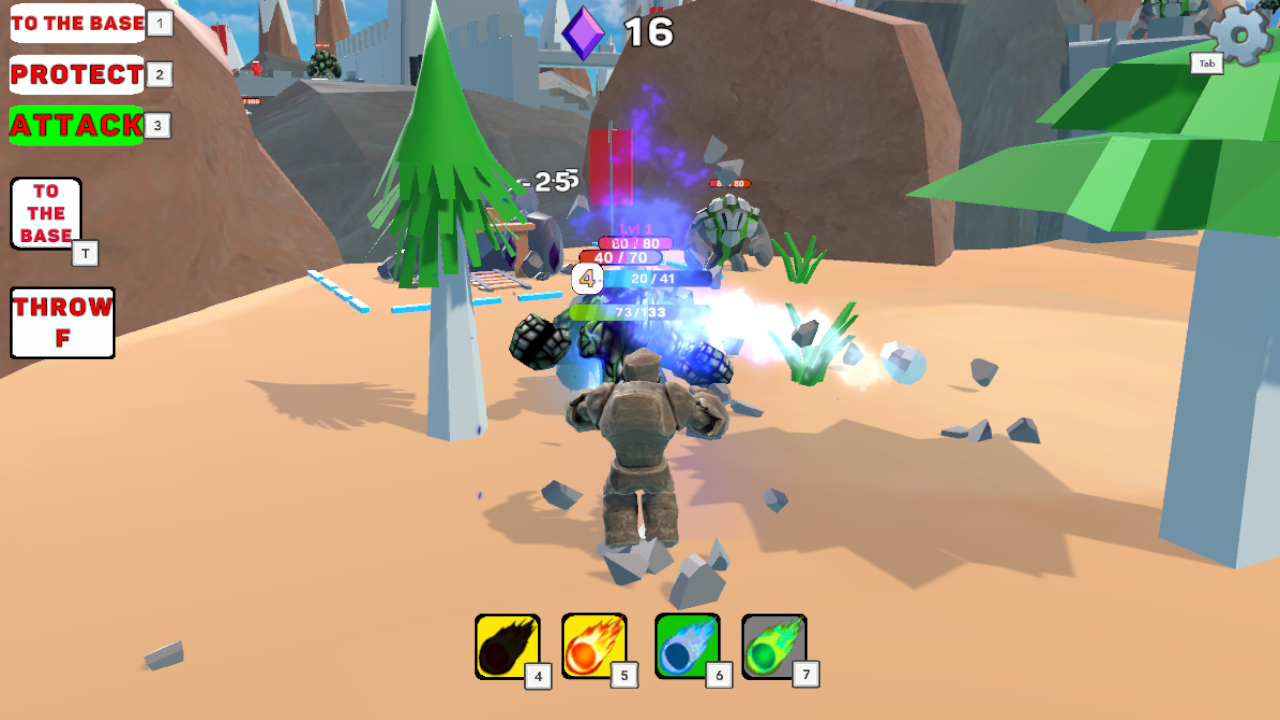Click the purple diamond gem icon at top
The width and height of the screenshot is (1280, 720).
[x=585, y=31]
